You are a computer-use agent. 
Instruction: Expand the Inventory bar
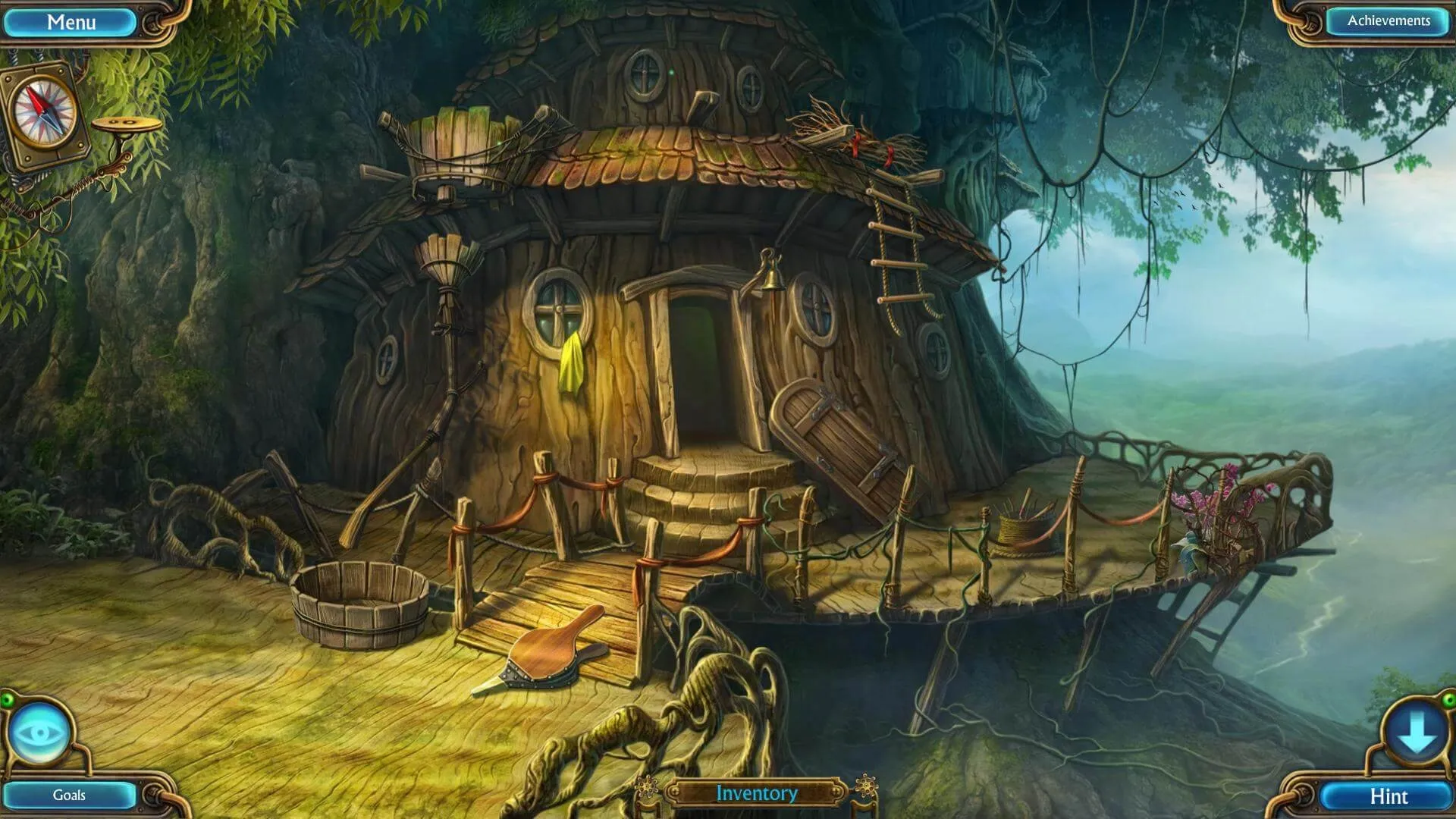point(756,793)
